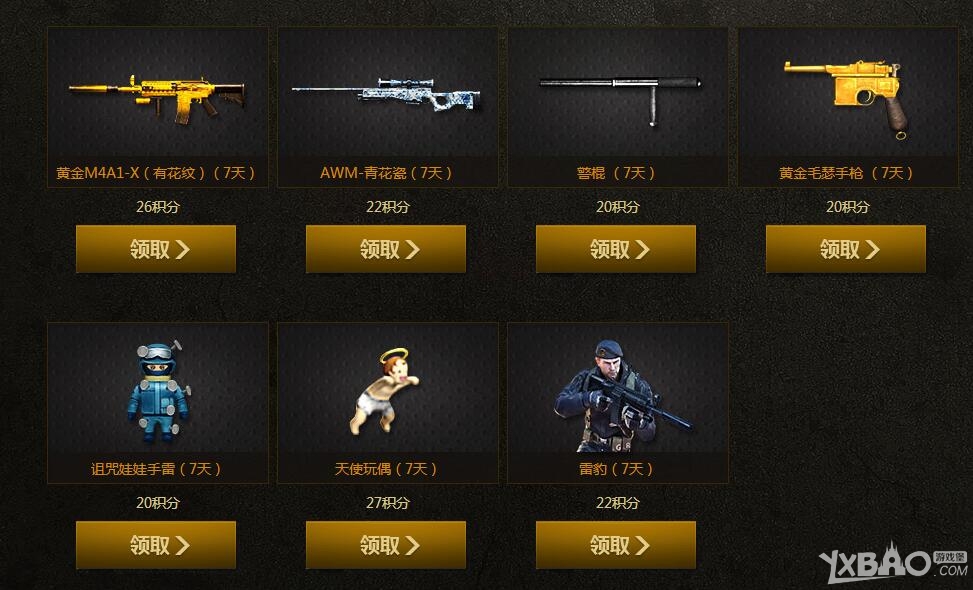
Task: Open the YXBAO site watermark link
Action: (893, 565)
